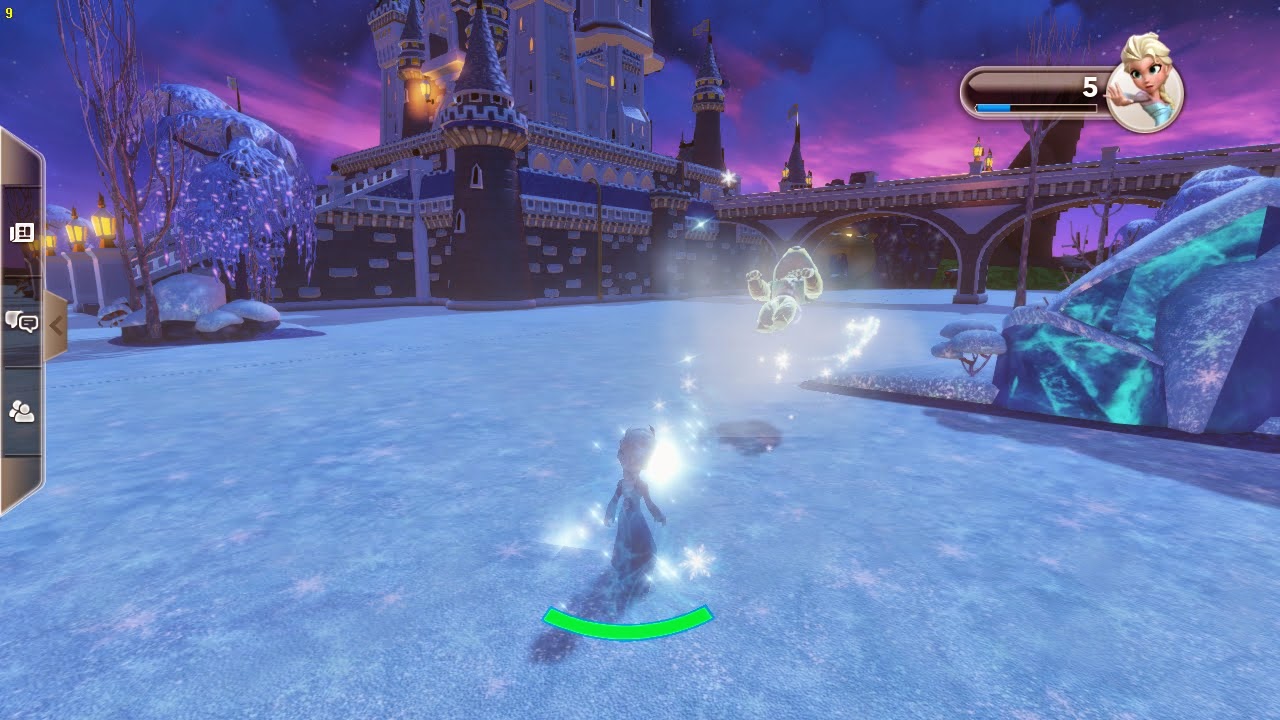Collapse the sidebar with the chevron arrow
Image resolution: width=1280 pixels, height=720 pixels.
tap(58, 325)
